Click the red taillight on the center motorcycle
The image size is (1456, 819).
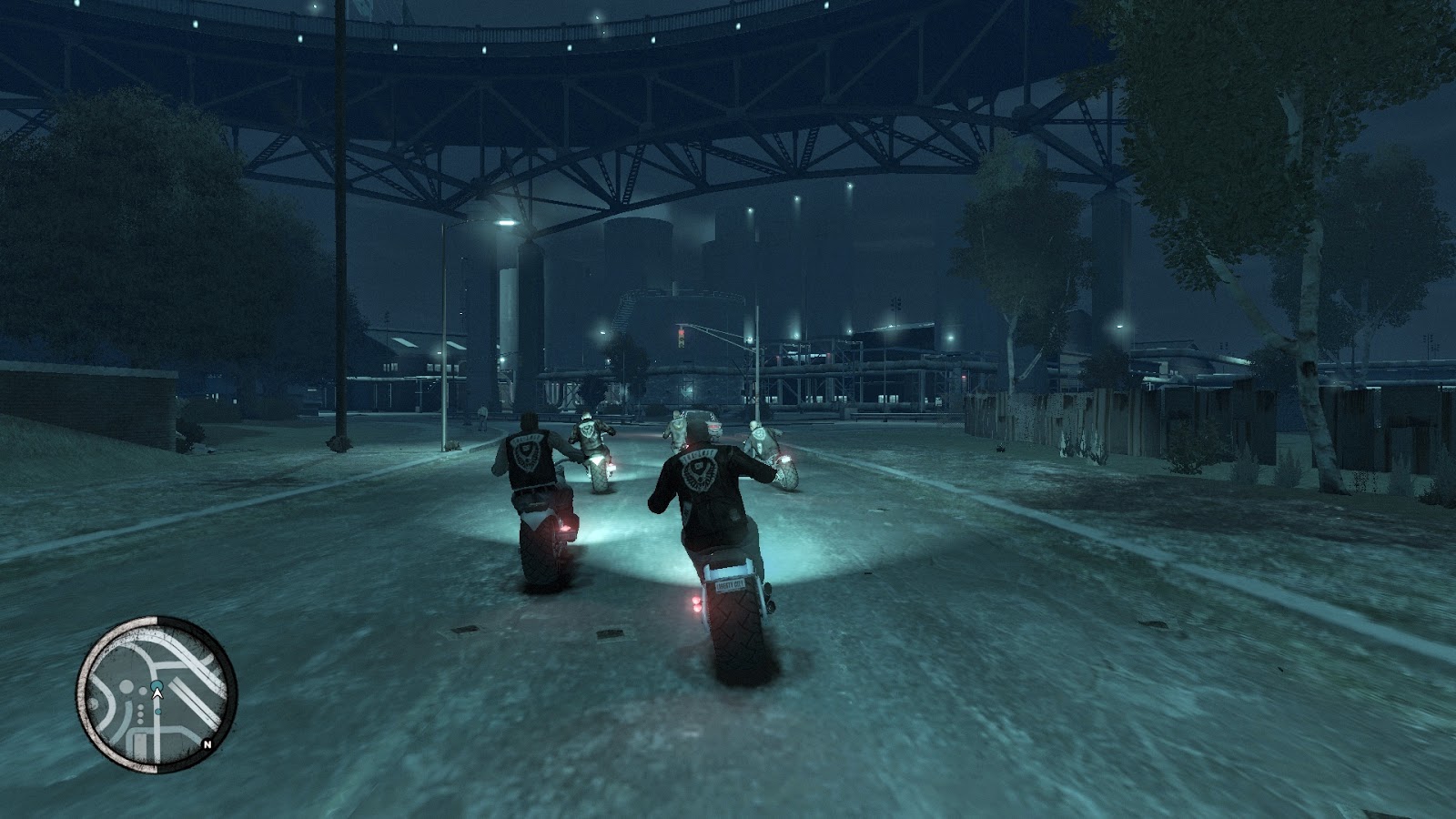(696, 603)
